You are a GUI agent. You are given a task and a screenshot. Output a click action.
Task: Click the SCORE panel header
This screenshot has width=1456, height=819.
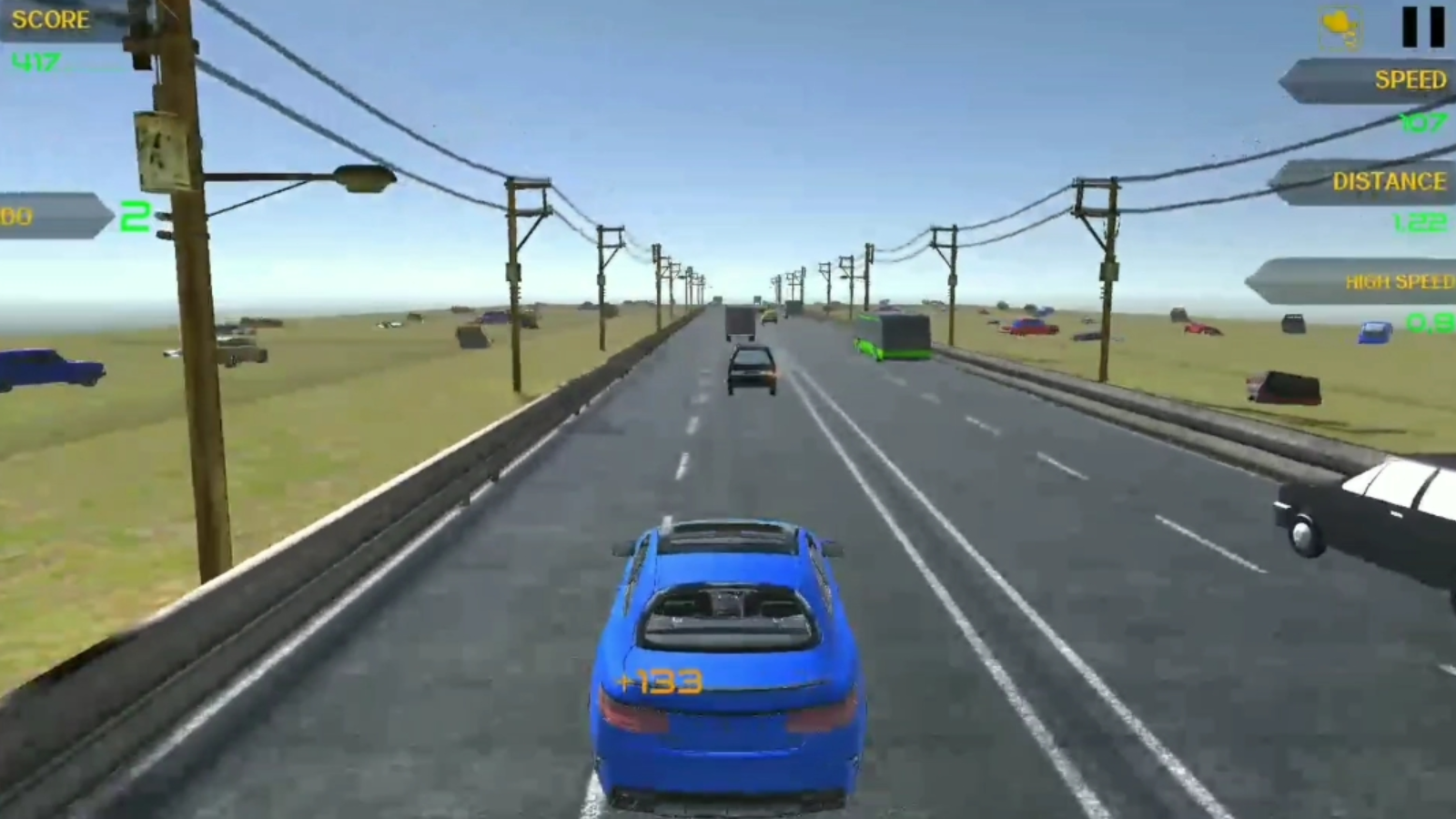click(50, 18)
